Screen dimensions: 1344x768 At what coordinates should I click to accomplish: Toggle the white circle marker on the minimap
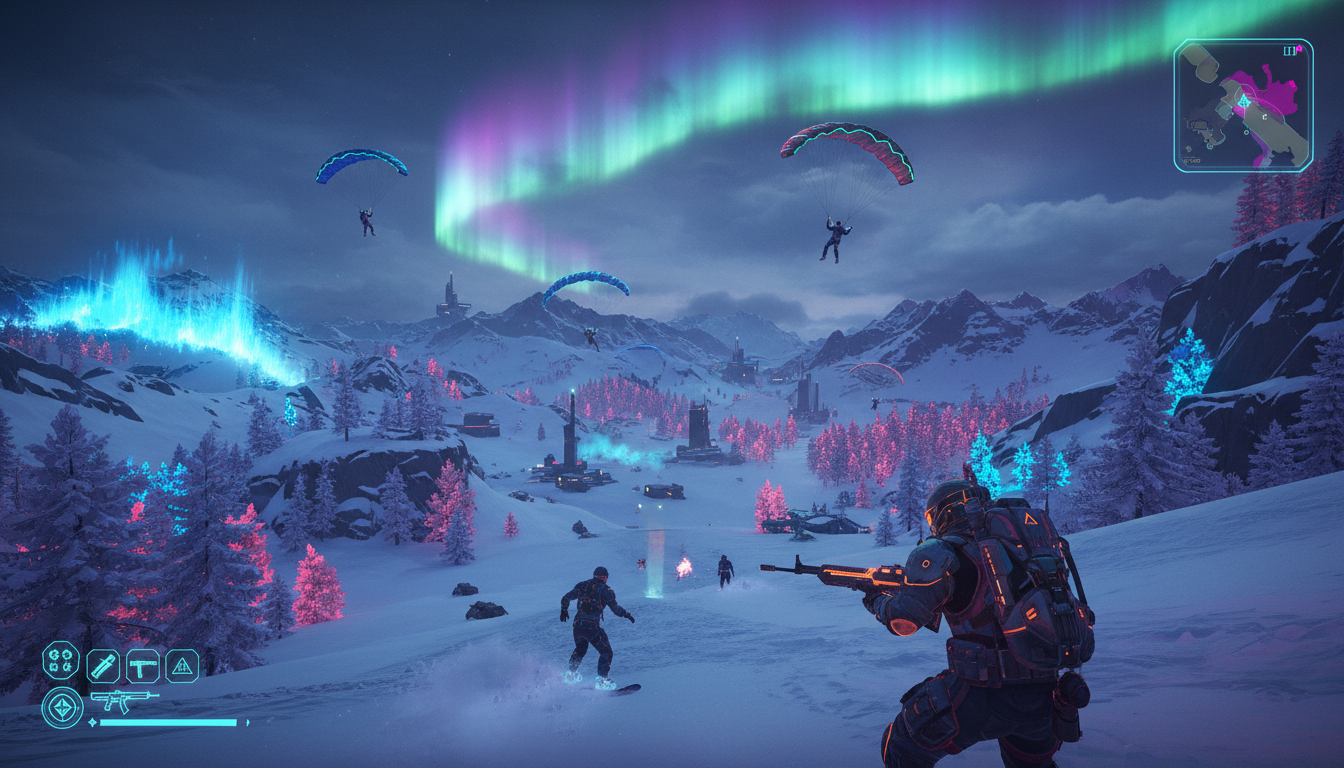click(x=1247, y=132)
